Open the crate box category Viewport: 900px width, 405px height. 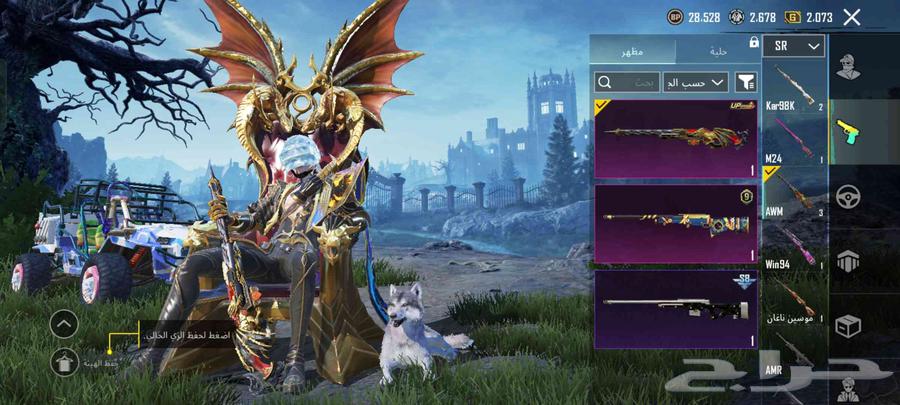point(849,326)
